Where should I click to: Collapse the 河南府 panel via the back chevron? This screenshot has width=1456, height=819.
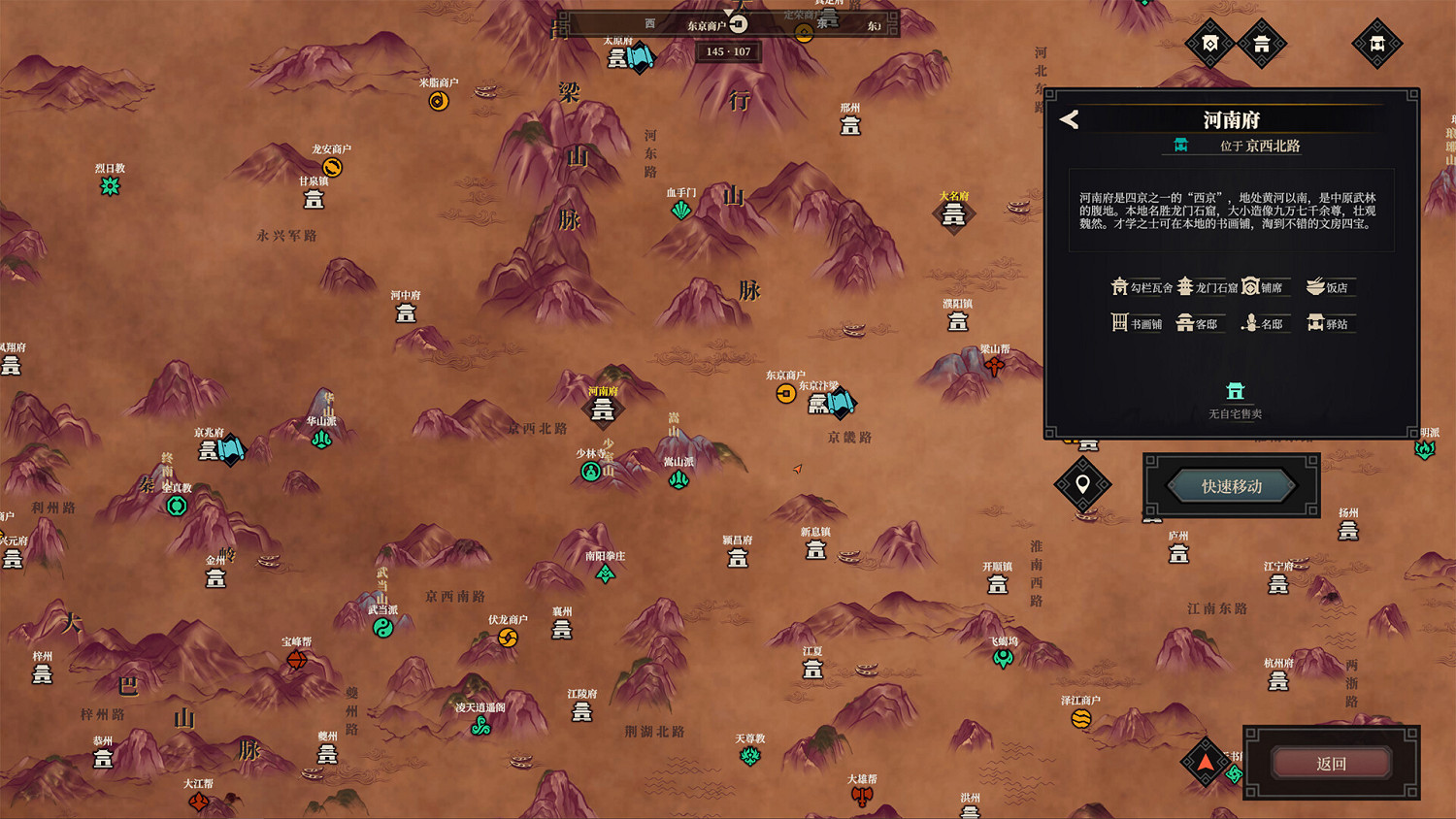pyautogui.click(x=1071, y=119)
